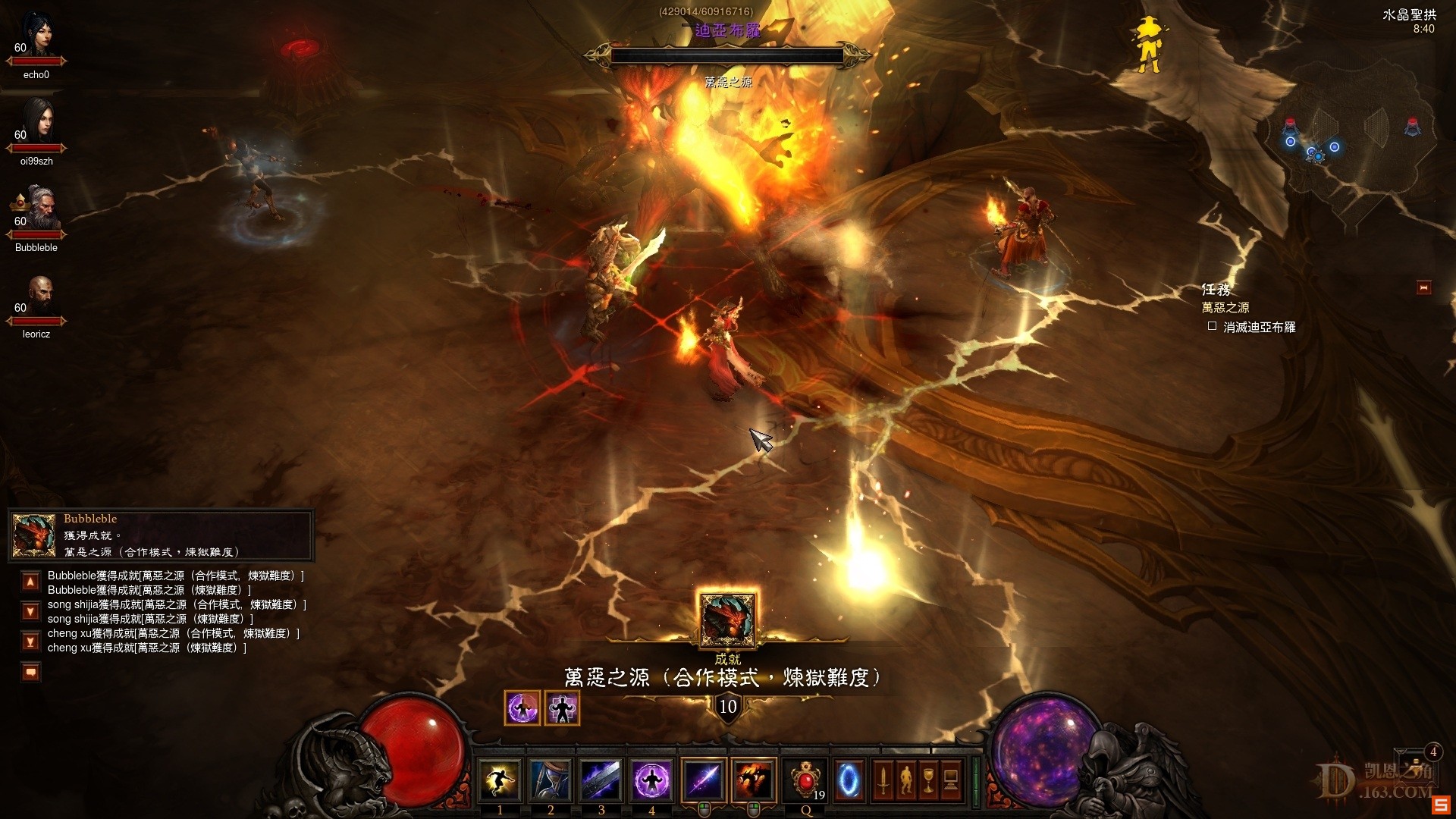Jump chat log to the bottom
Viewport: 1456px width, 819px height.
(x=30, y=642)
